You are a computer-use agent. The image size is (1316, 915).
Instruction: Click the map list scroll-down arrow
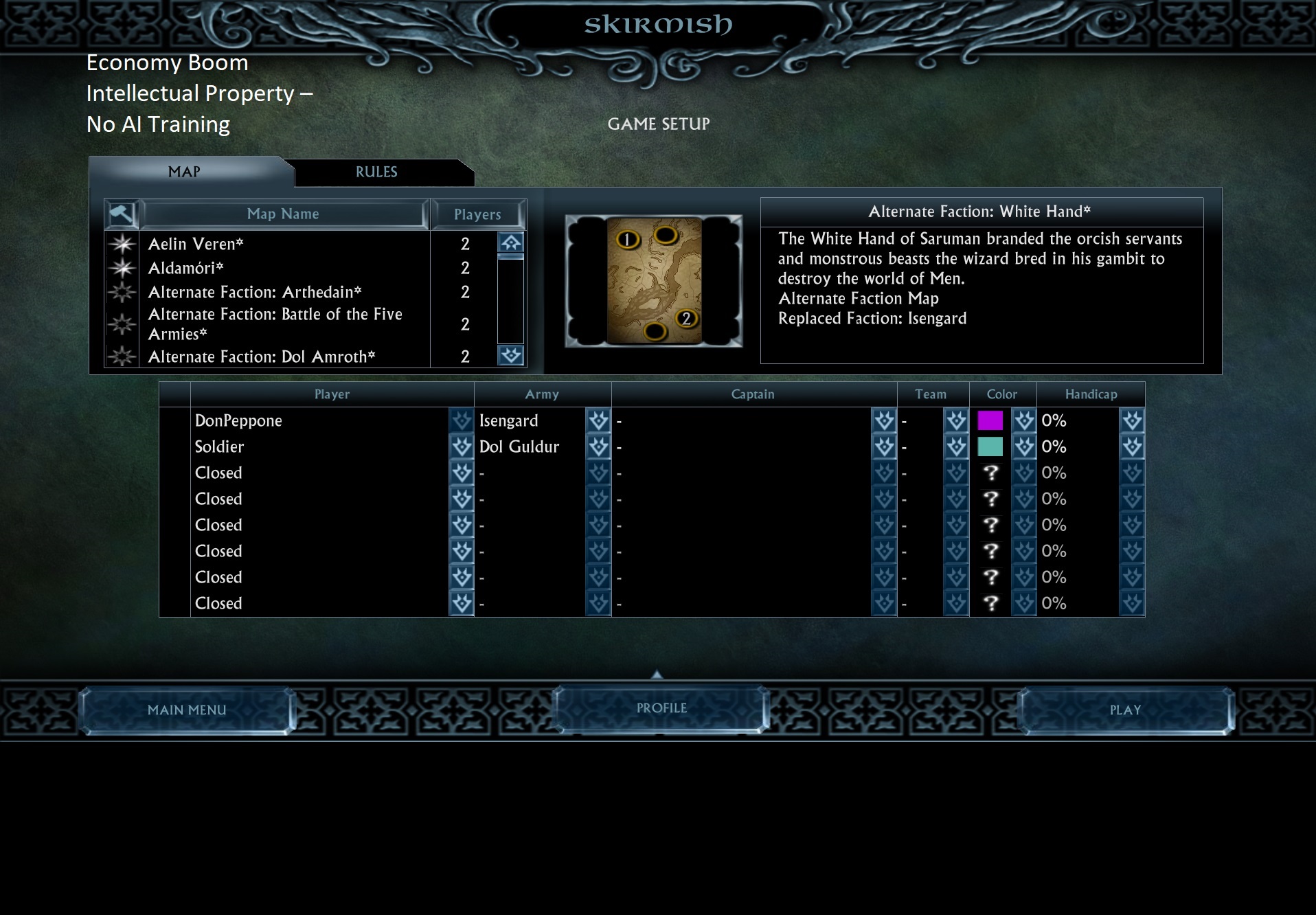(510, 355)
